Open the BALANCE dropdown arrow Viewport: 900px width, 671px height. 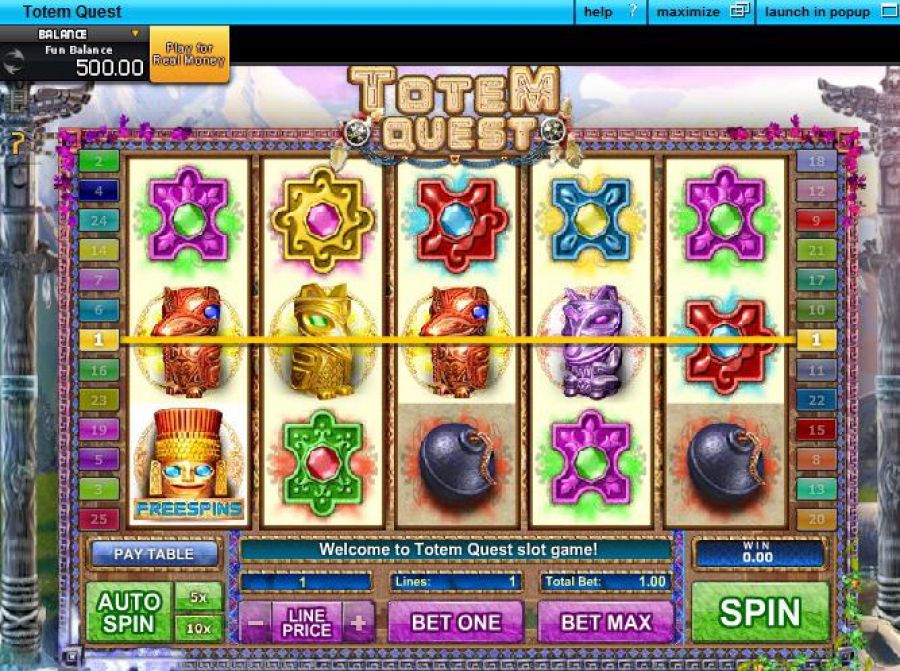pyautogui.click(x=134, y=33)
